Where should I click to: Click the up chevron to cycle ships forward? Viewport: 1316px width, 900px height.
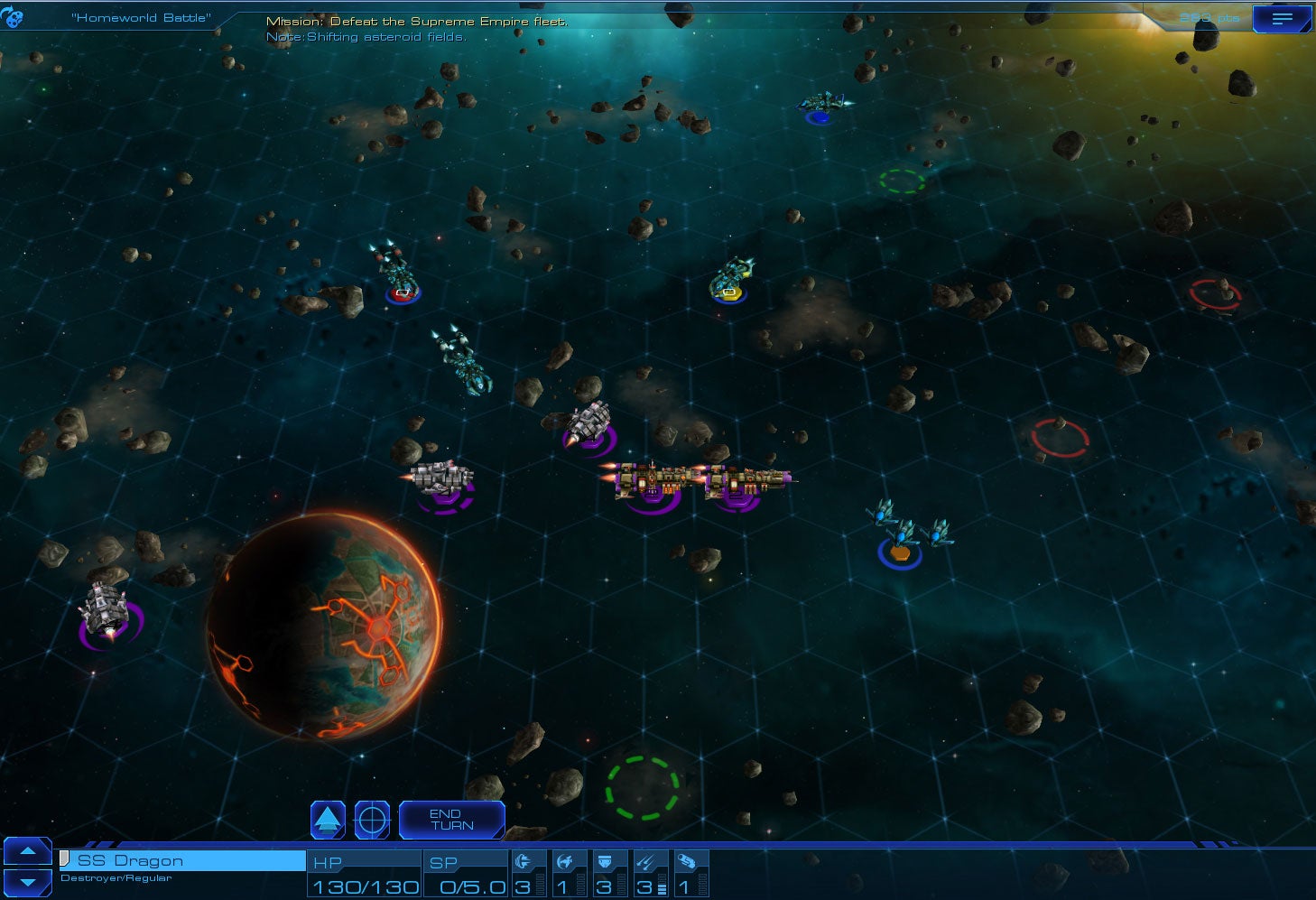28,852
